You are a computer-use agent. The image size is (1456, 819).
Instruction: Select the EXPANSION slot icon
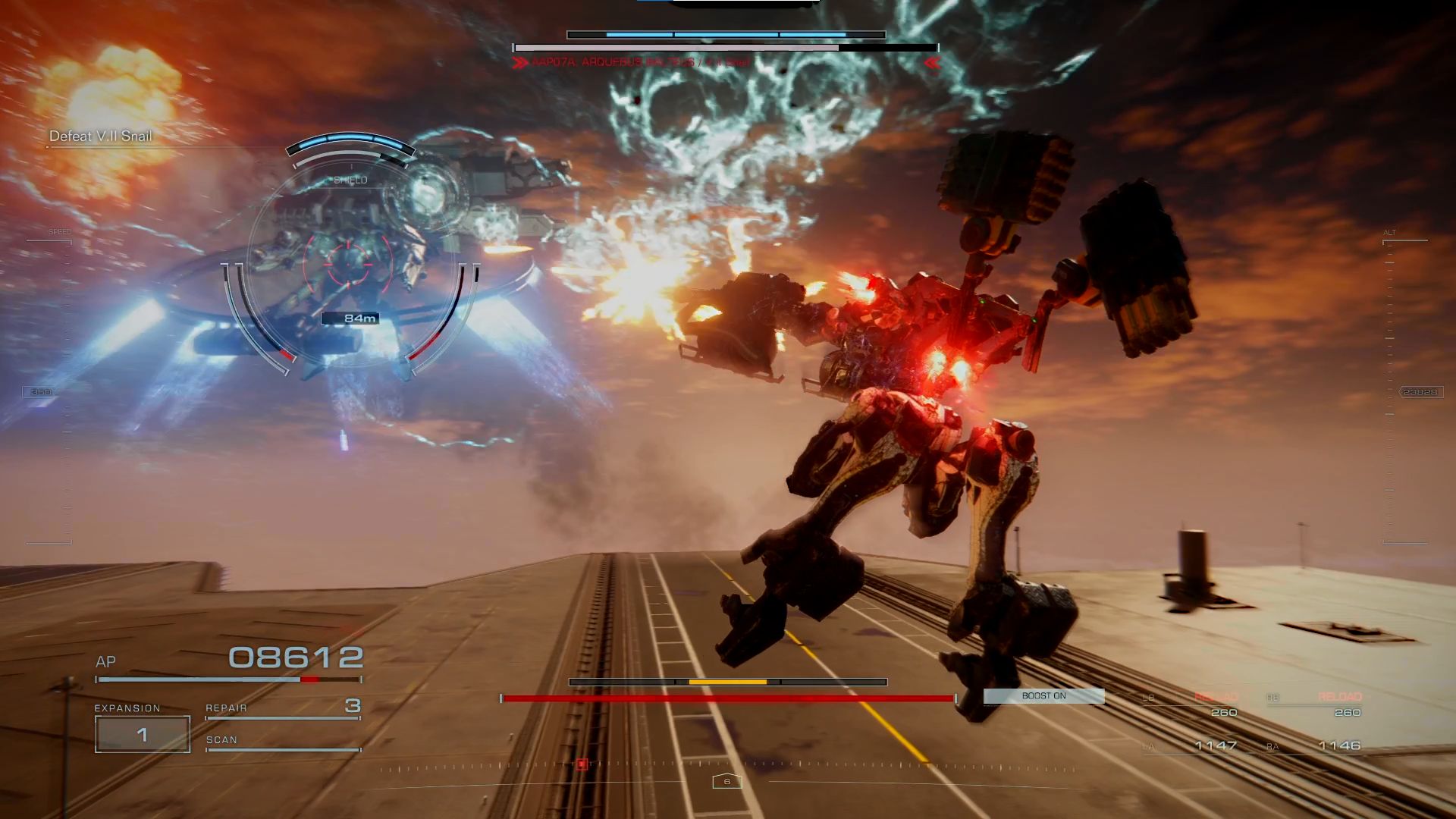point(141,732)
